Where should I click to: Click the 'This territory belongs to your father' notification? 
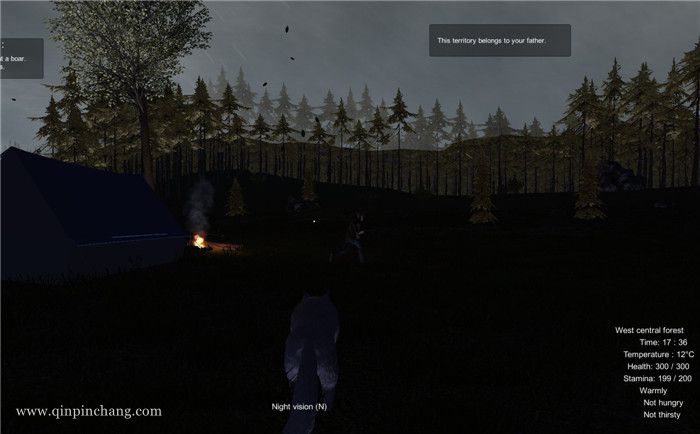coord(500,41)
